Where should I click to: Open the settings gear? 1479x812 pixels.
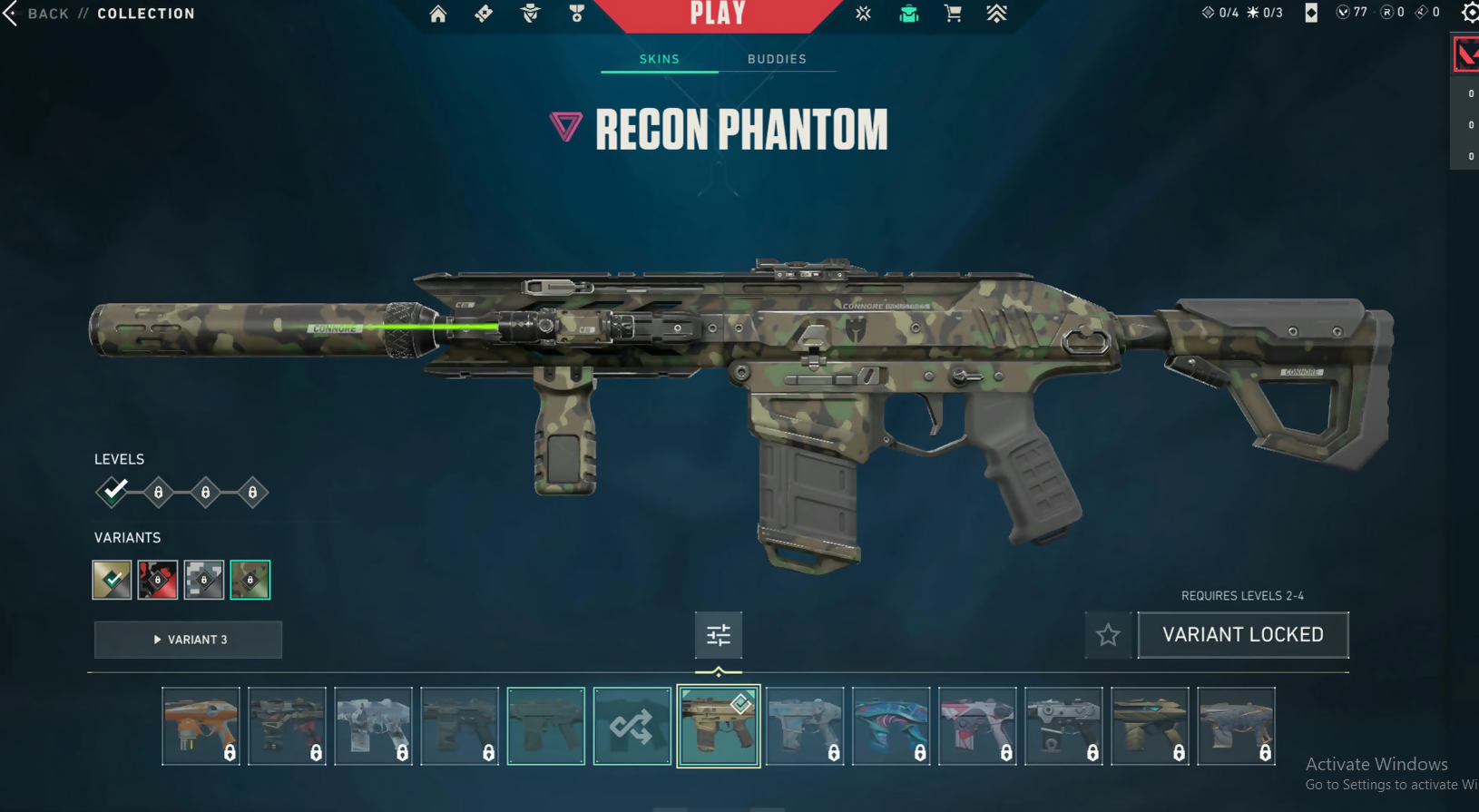click(1470, 13)
